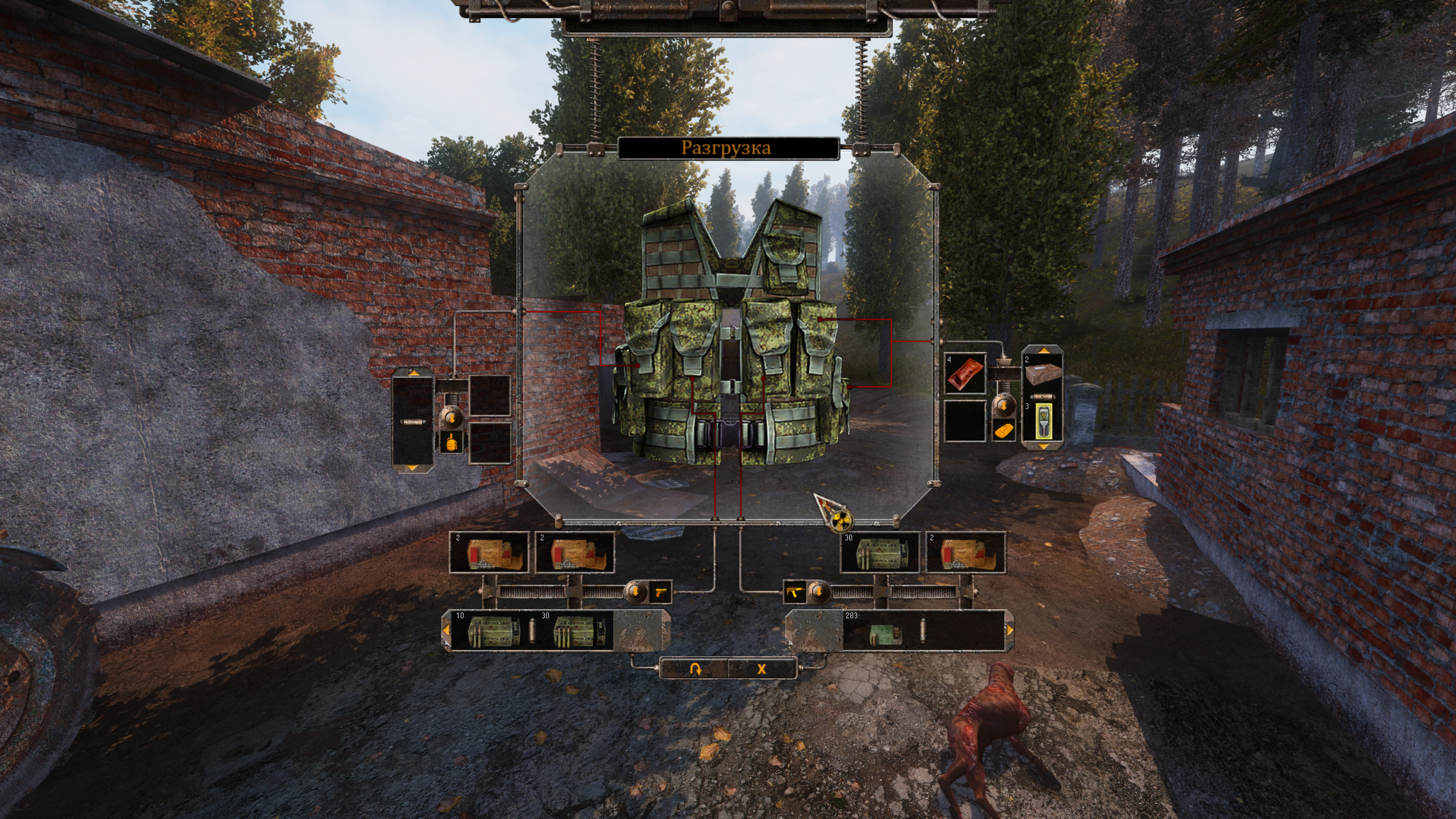This screenshot has height=819, width=1456.
Task: Select the red item stack of 4
Action: pos(965,374)
